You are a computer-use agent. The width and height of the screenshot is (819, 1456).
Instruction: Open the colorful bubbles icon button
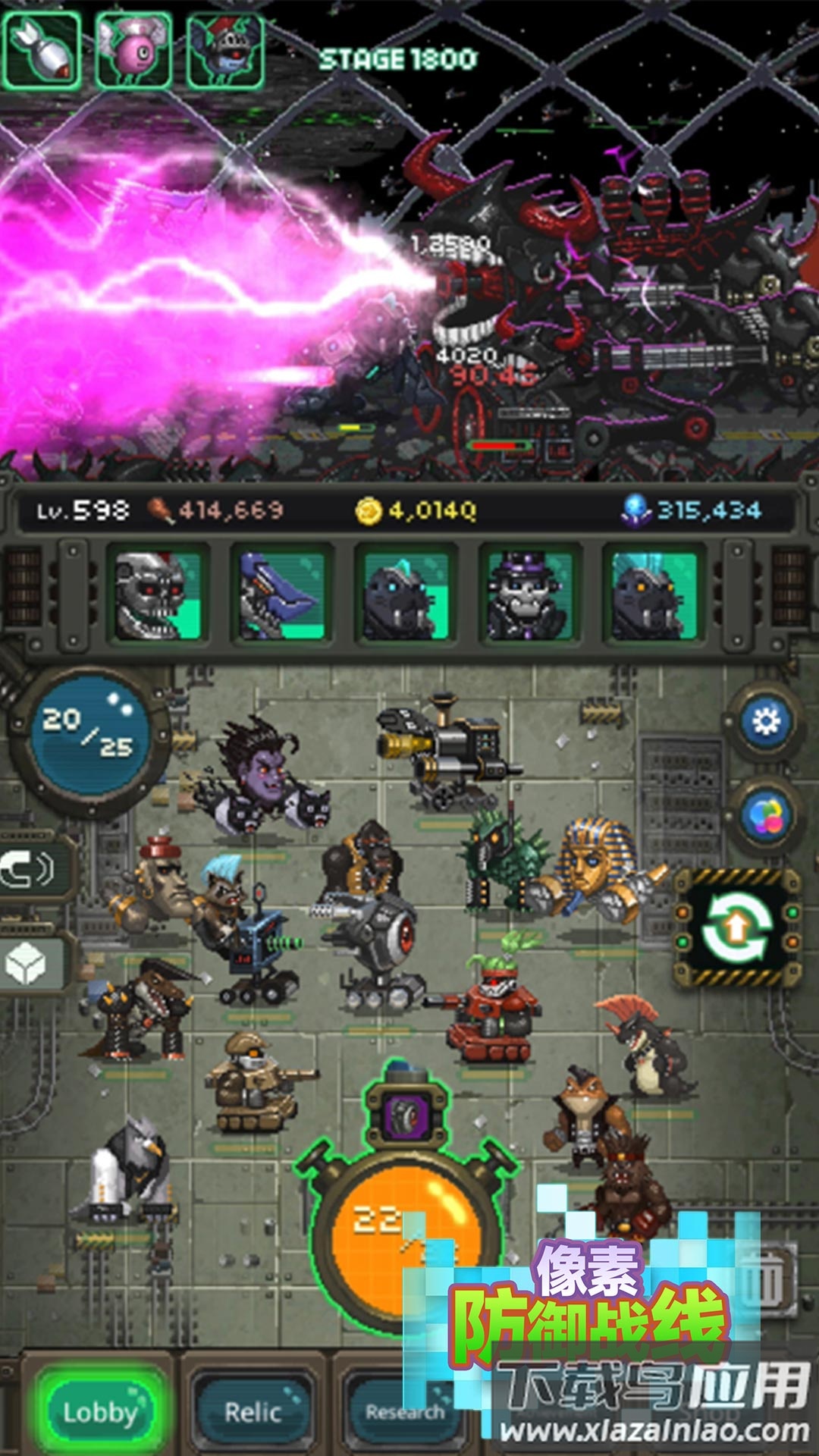click(765, 816)
